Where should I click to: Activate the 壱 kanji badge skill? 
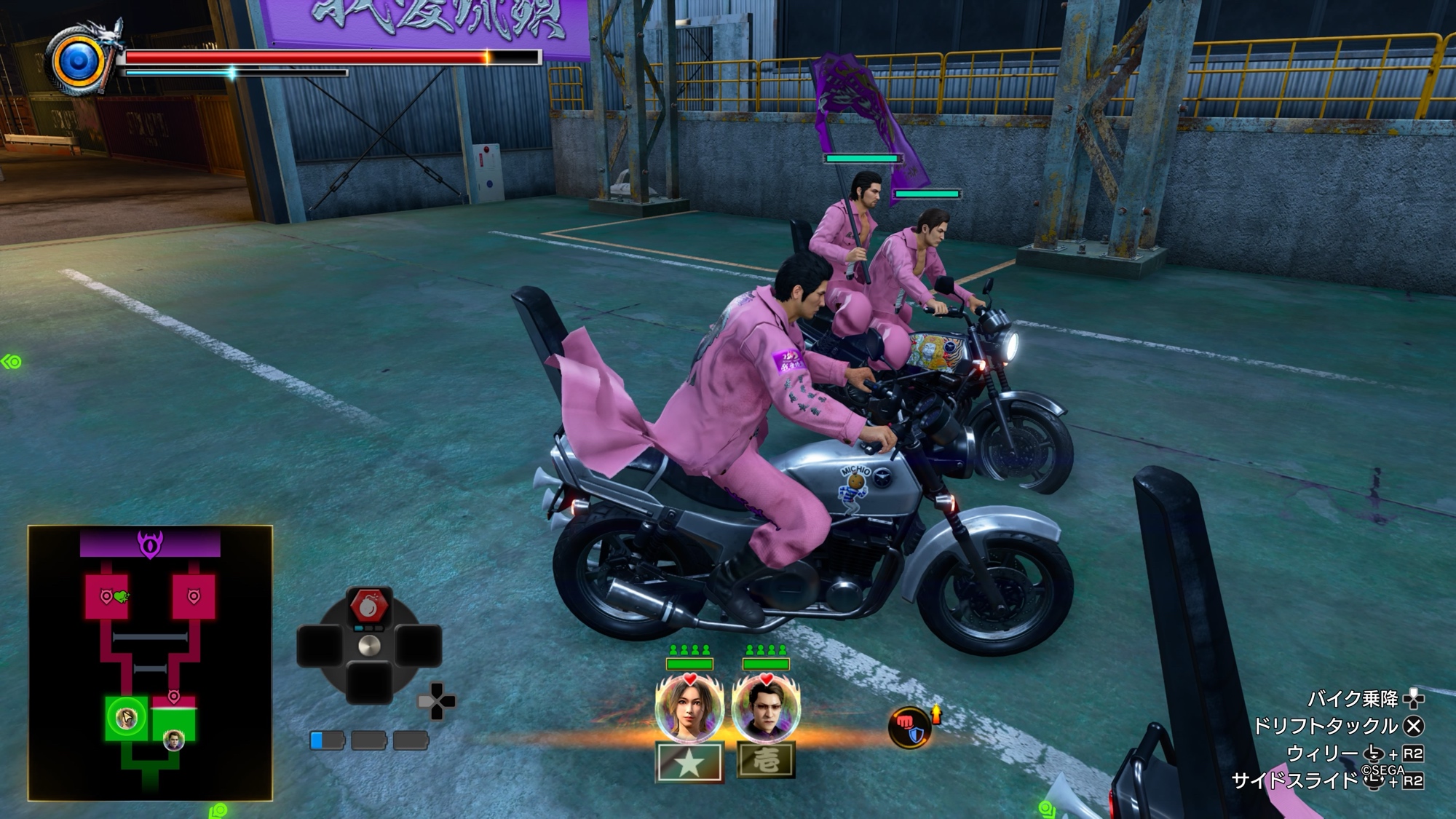tap(765, 761)
